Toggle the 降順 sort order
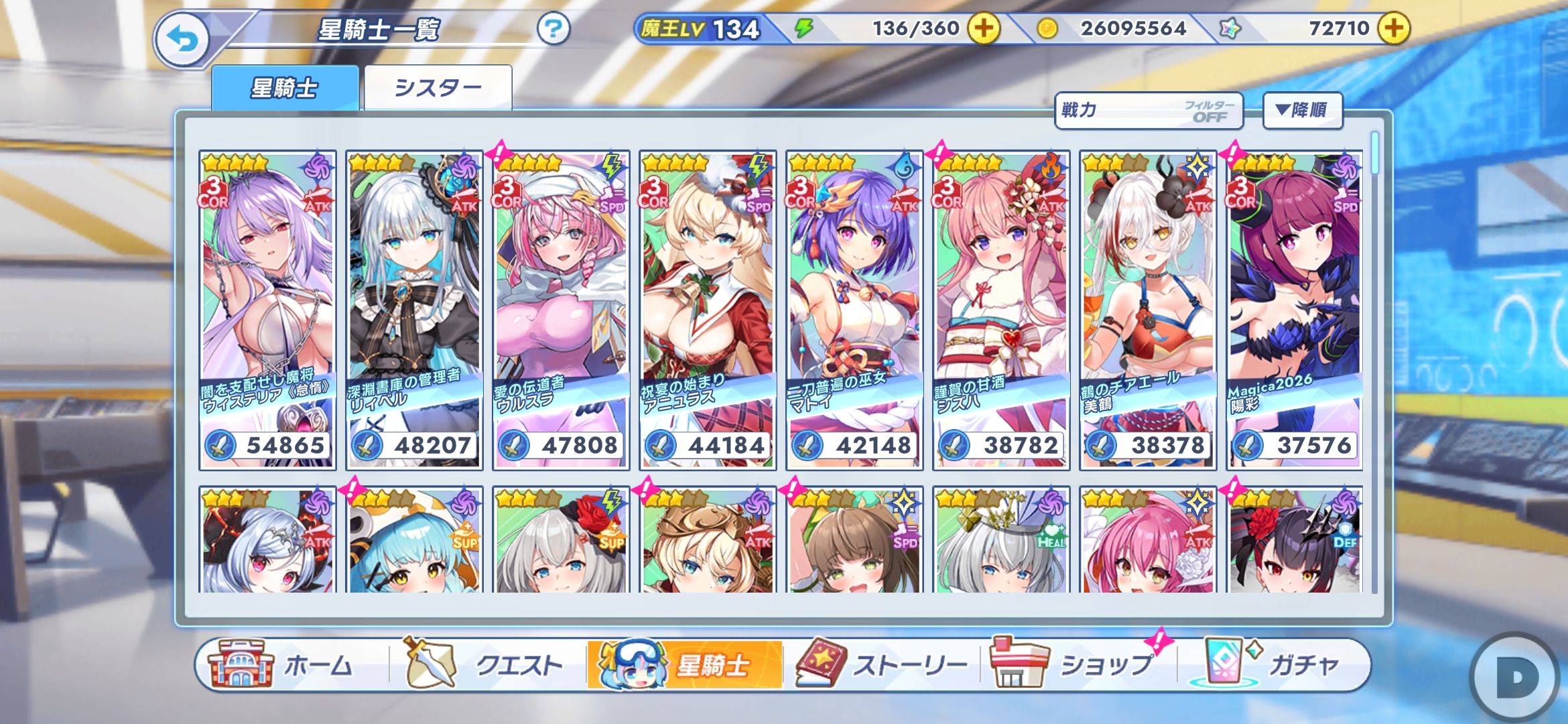 (1302, 111)
